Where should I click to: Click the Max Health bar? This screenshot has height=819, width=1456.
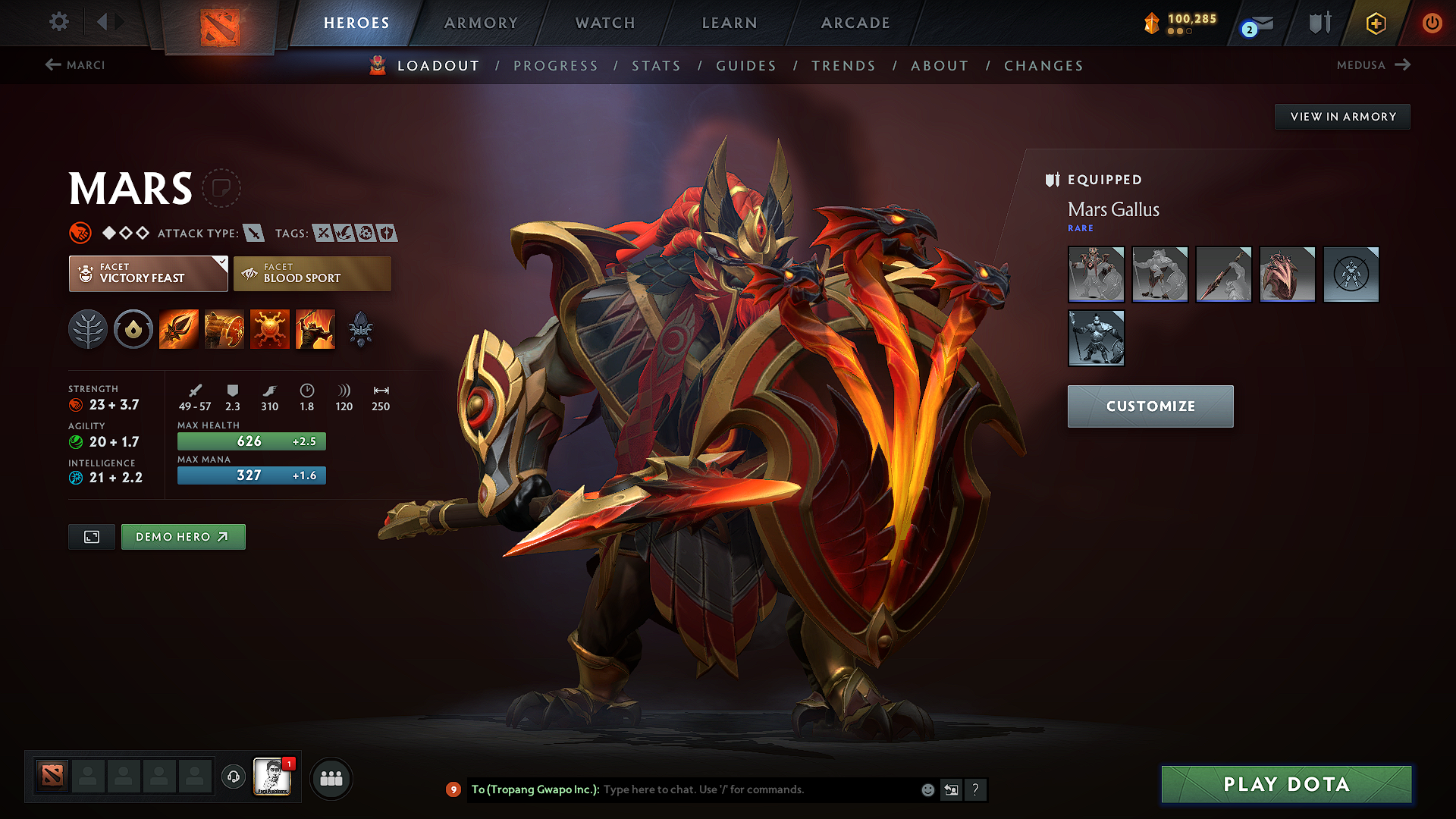251,441
